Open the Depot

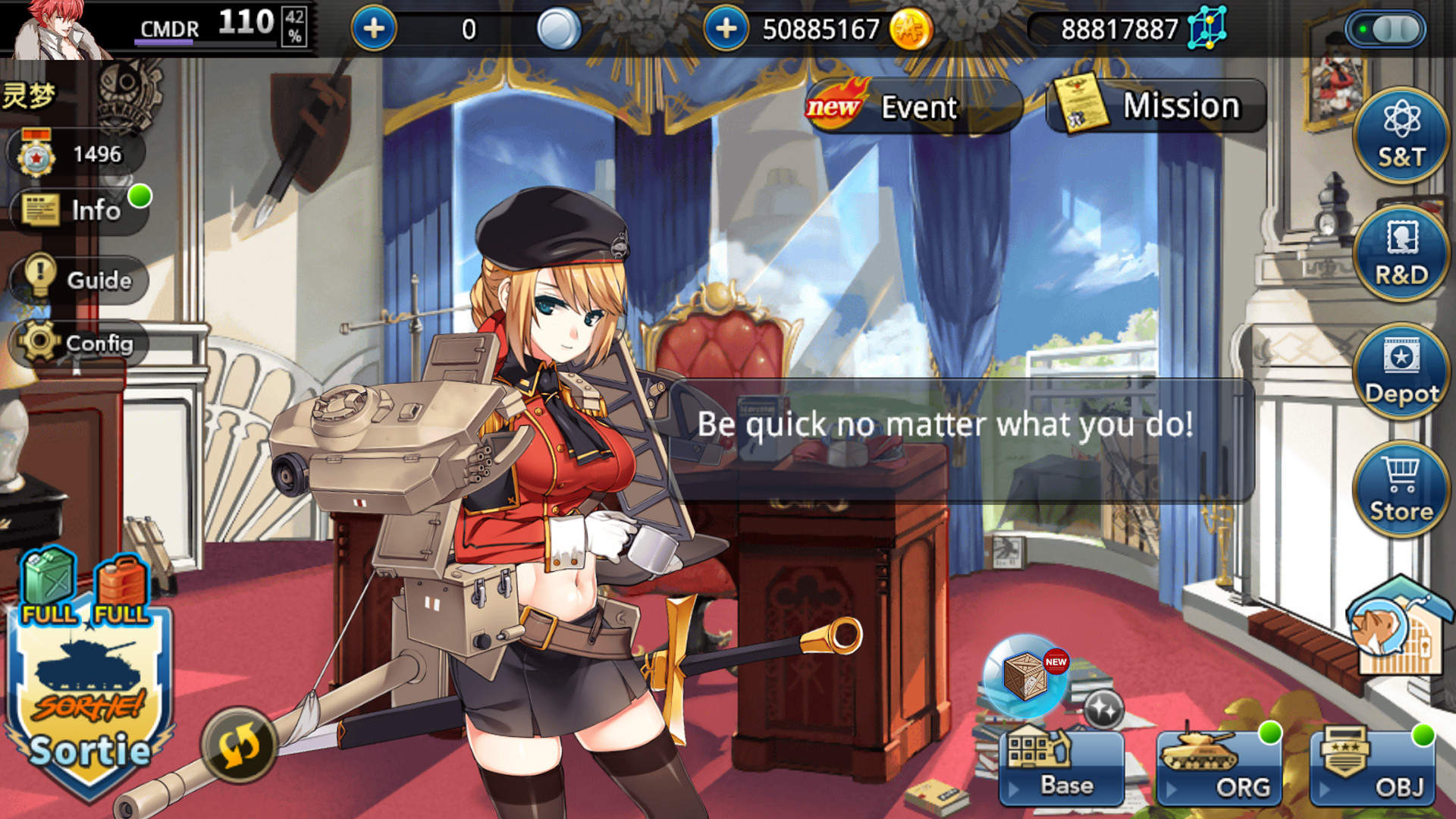[1401, 371]
